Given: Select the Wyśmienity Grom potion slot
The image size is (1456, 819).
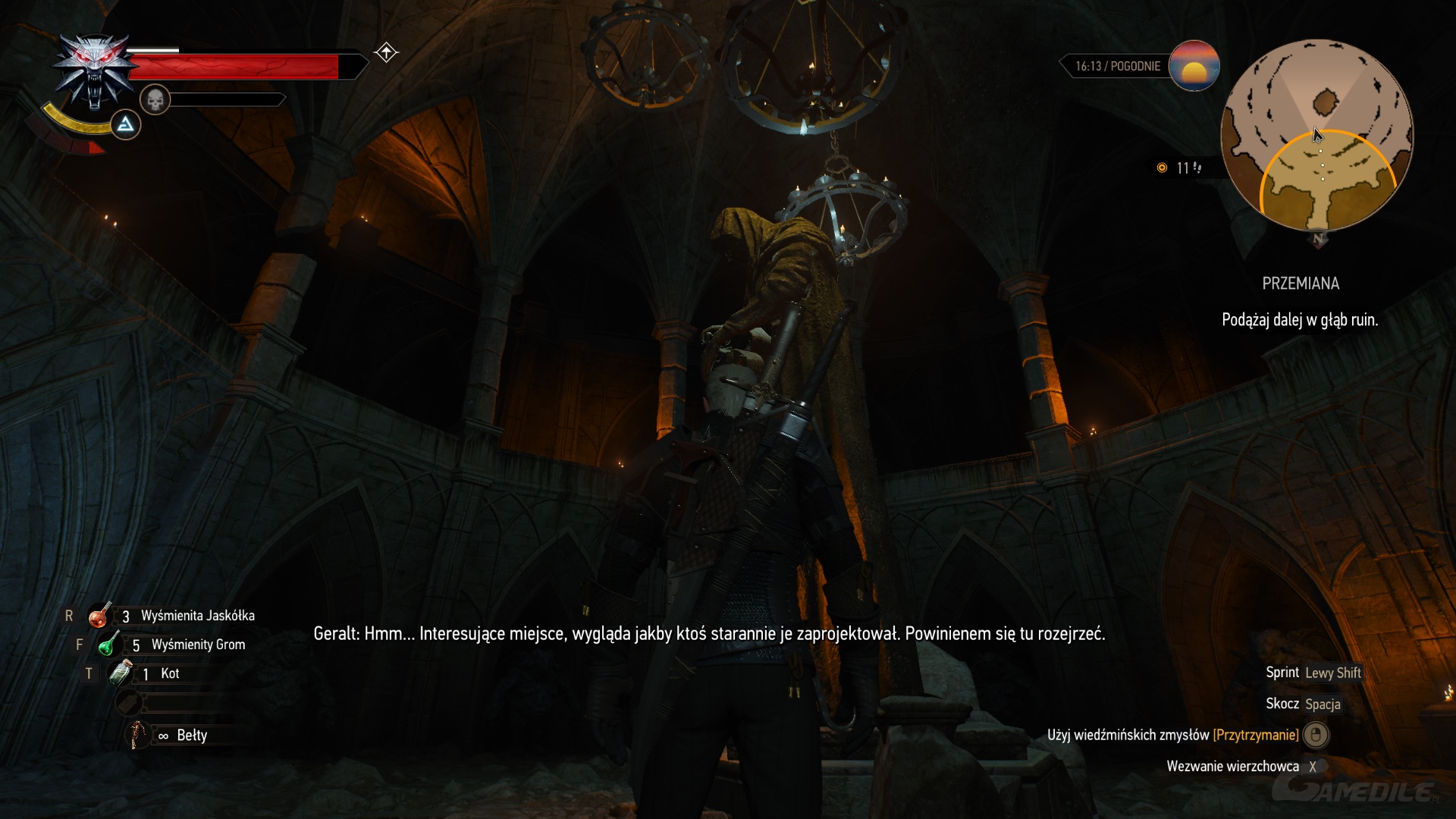Looking at the screenshot, I should coord(108,645).
